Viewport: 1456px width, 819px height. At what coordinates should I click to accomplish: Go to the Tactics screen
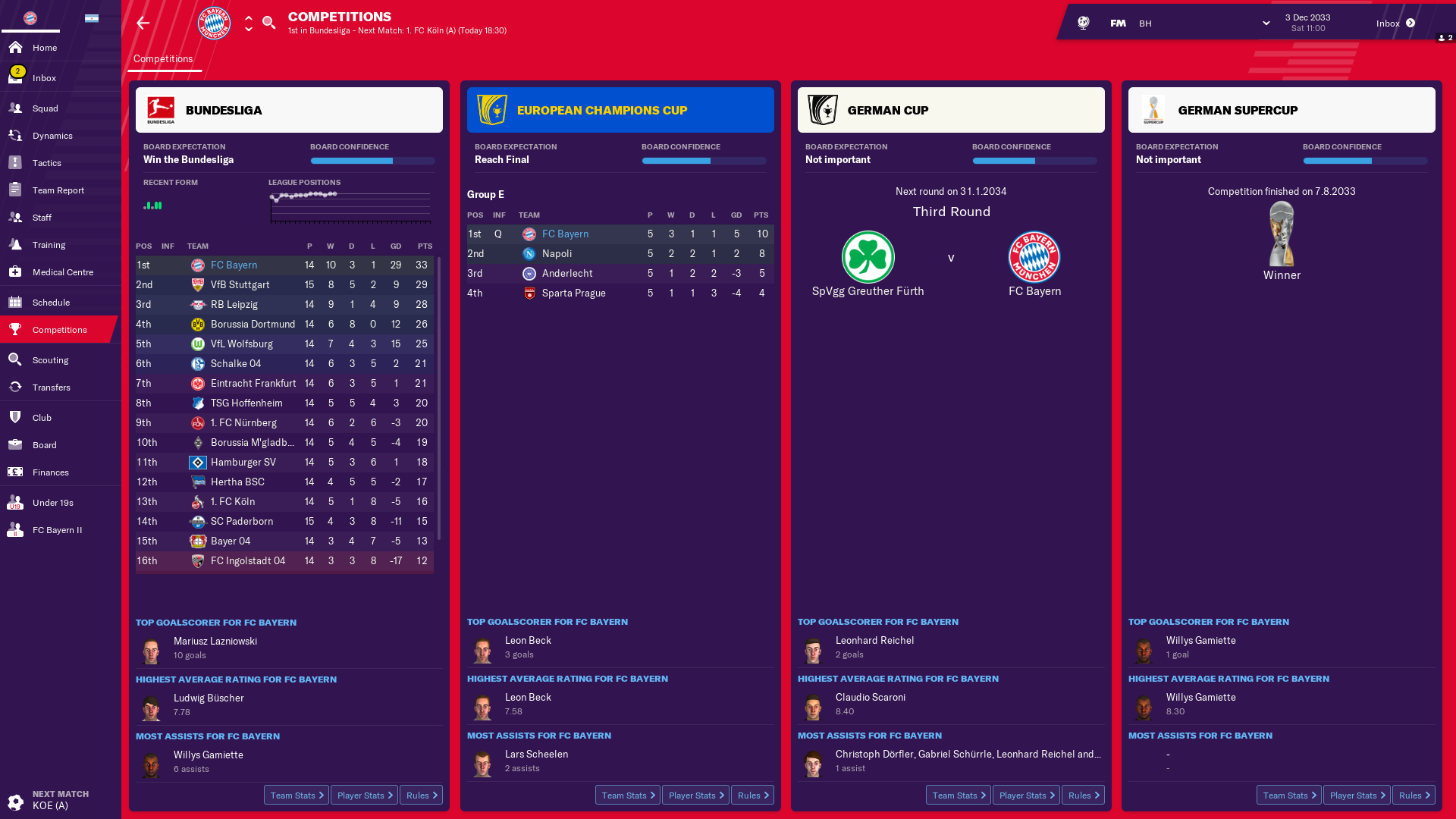click(46, 163)
